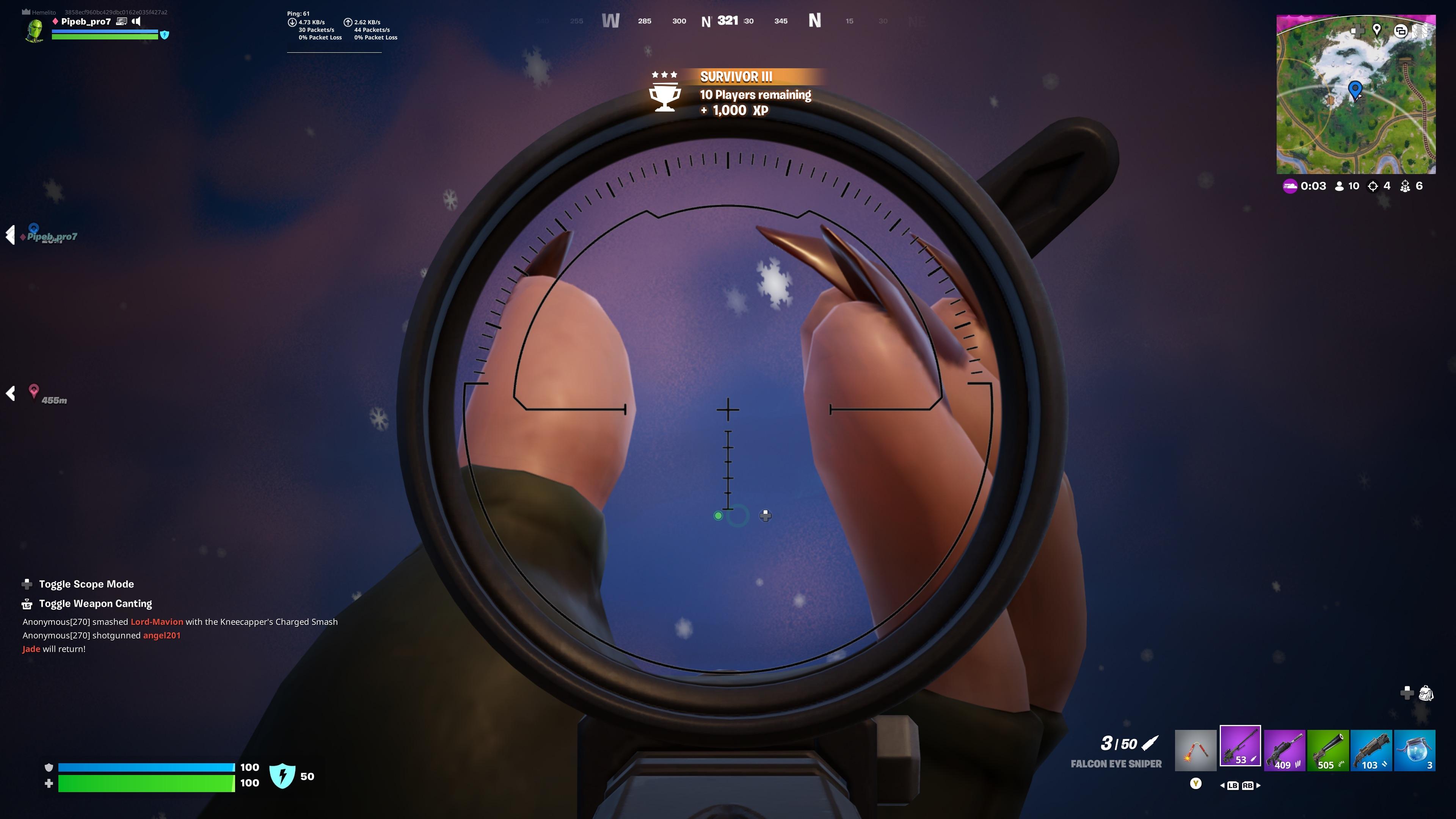Select the location pin icon above the minimap

point(1377,31)
